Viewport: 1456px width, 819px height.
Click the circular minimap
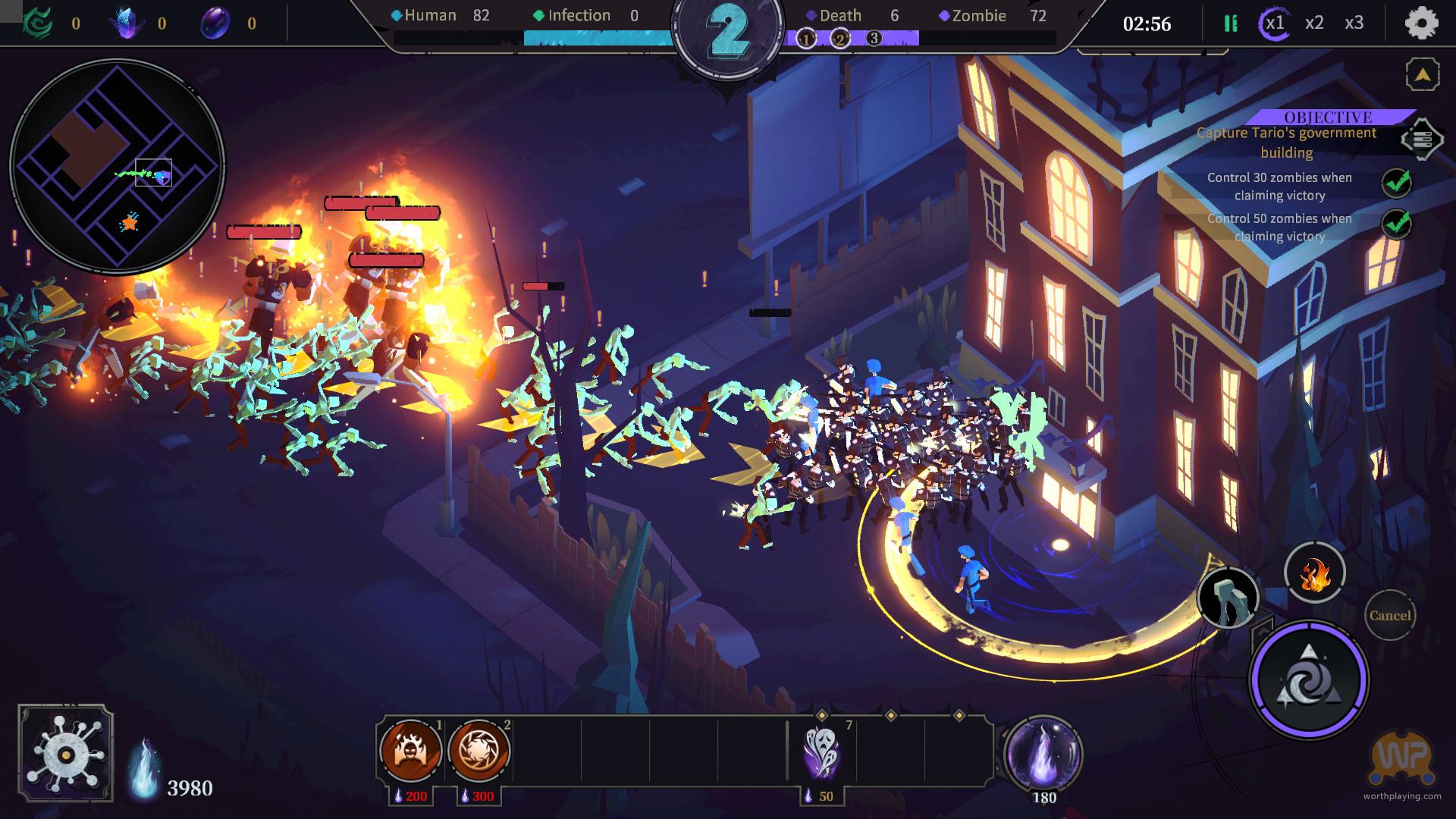117,167
